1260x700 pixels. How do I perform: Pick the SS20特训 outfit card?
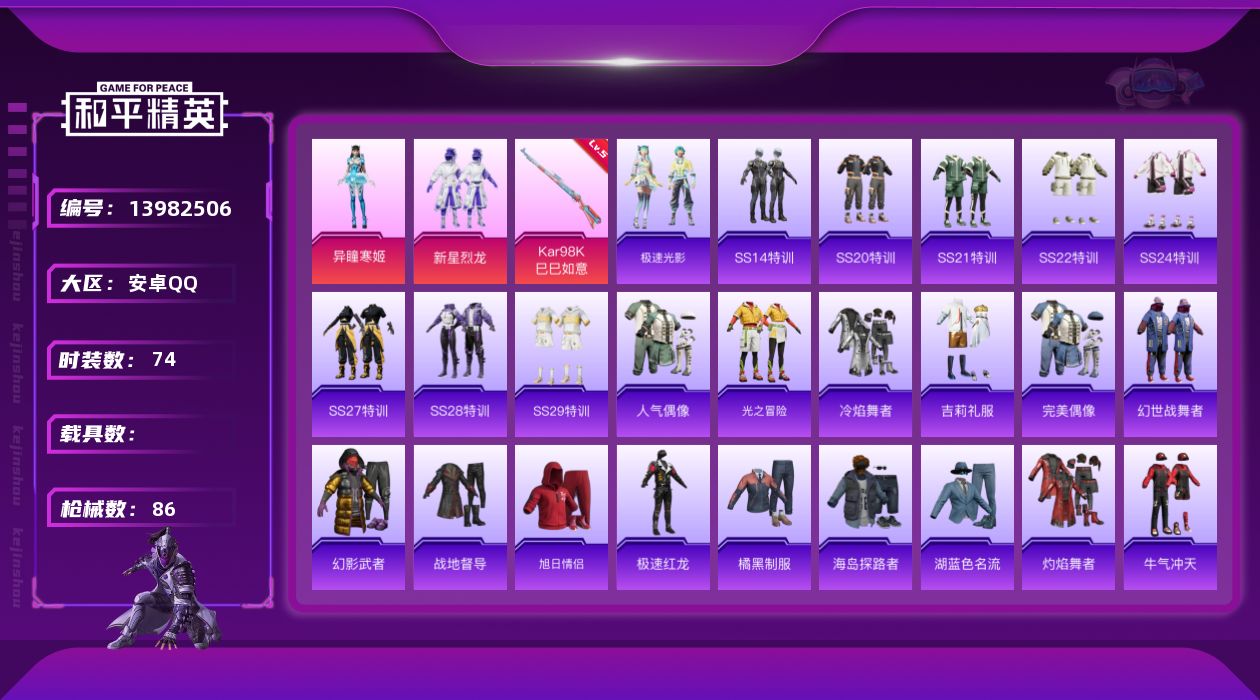click(x=865, y=211)
